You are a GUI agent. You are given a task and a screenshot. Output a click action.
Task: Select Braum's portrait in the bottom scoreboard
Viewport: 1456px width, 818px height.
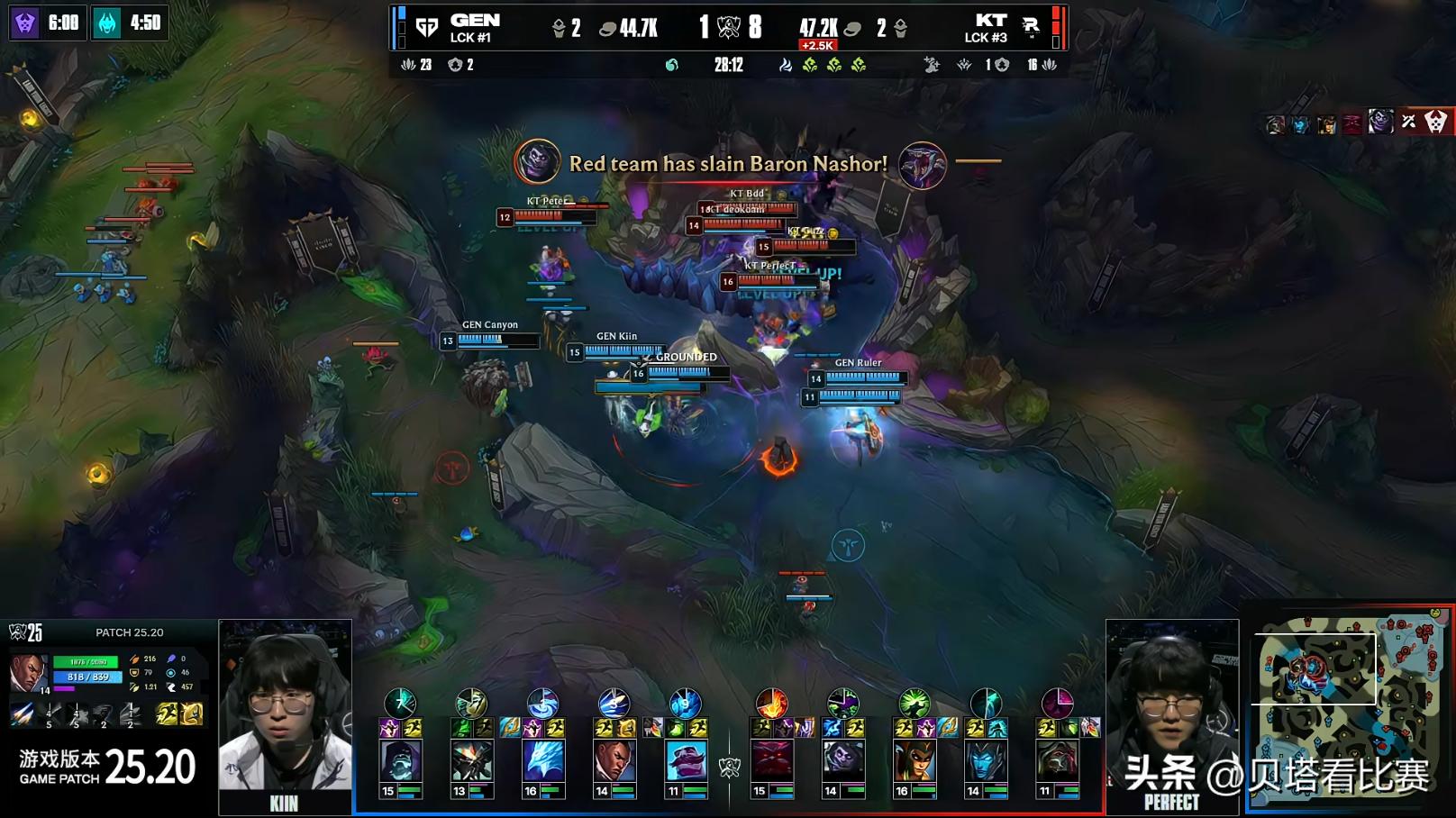point(686,761)
